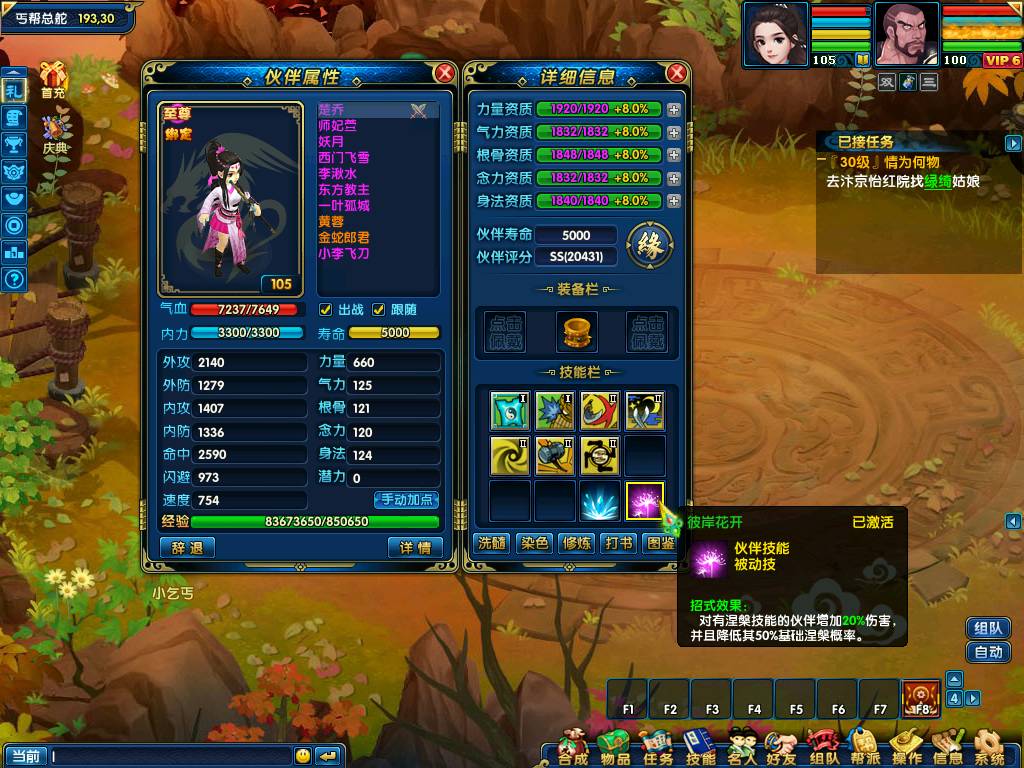Dismiss the partner with 辞退
The width and height of the screenshot is (1024, 768).
[x=187, y=548]
